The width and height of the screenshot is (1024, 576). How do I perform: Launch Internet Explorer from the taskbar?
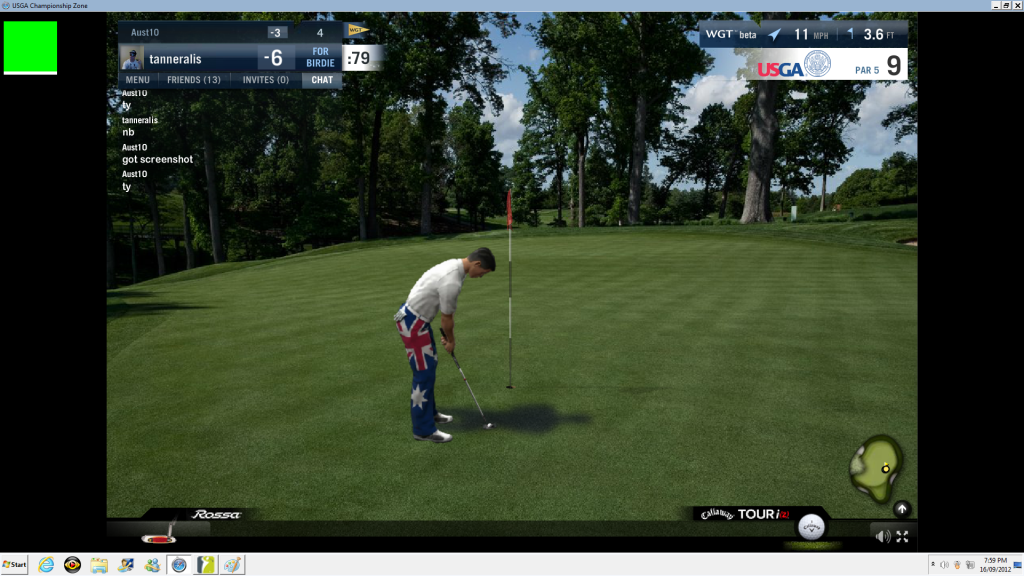(46, 565)
